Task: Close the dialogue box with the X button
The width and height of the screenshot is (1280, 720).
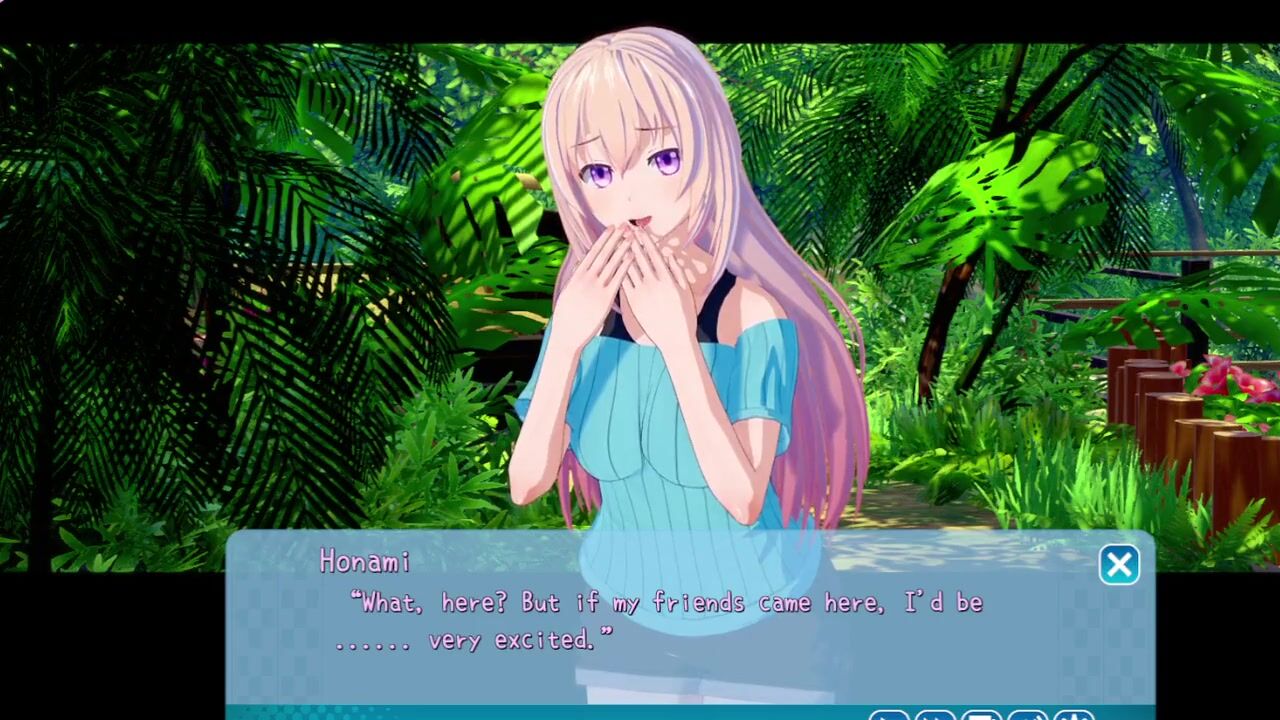Action: tap(1119, 565)
